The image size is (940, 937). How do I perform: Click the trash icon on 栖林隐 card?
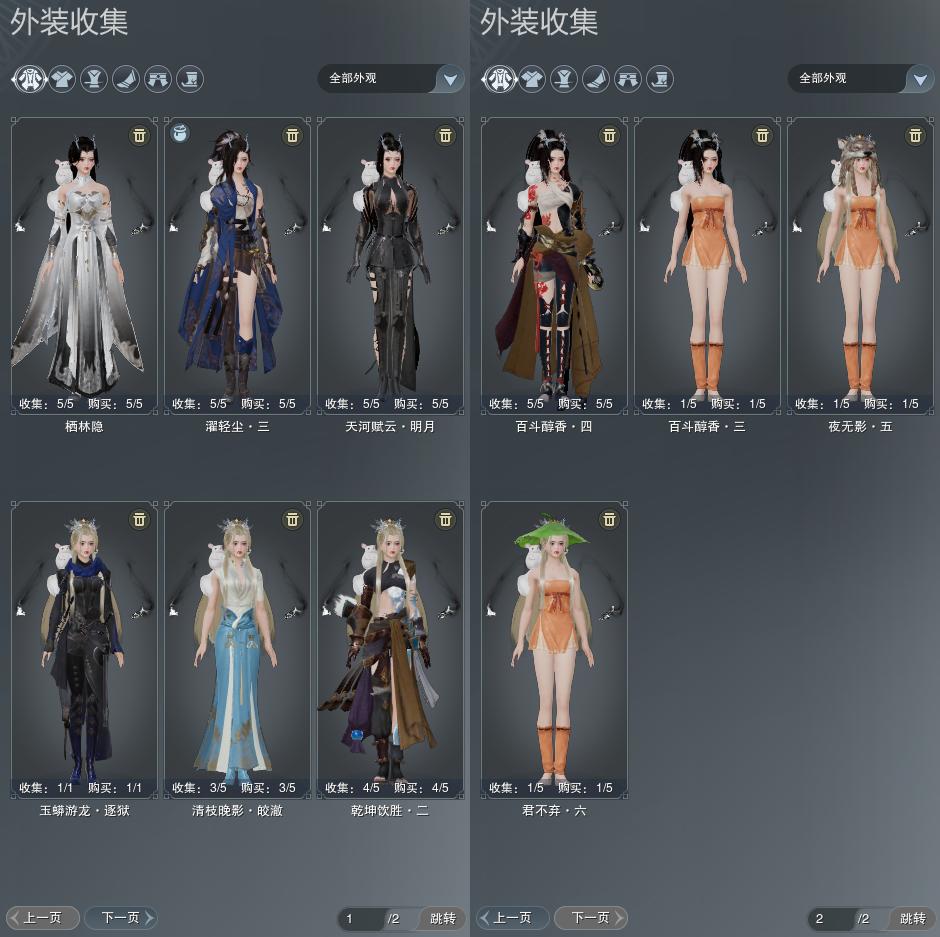tap(139, 135)
